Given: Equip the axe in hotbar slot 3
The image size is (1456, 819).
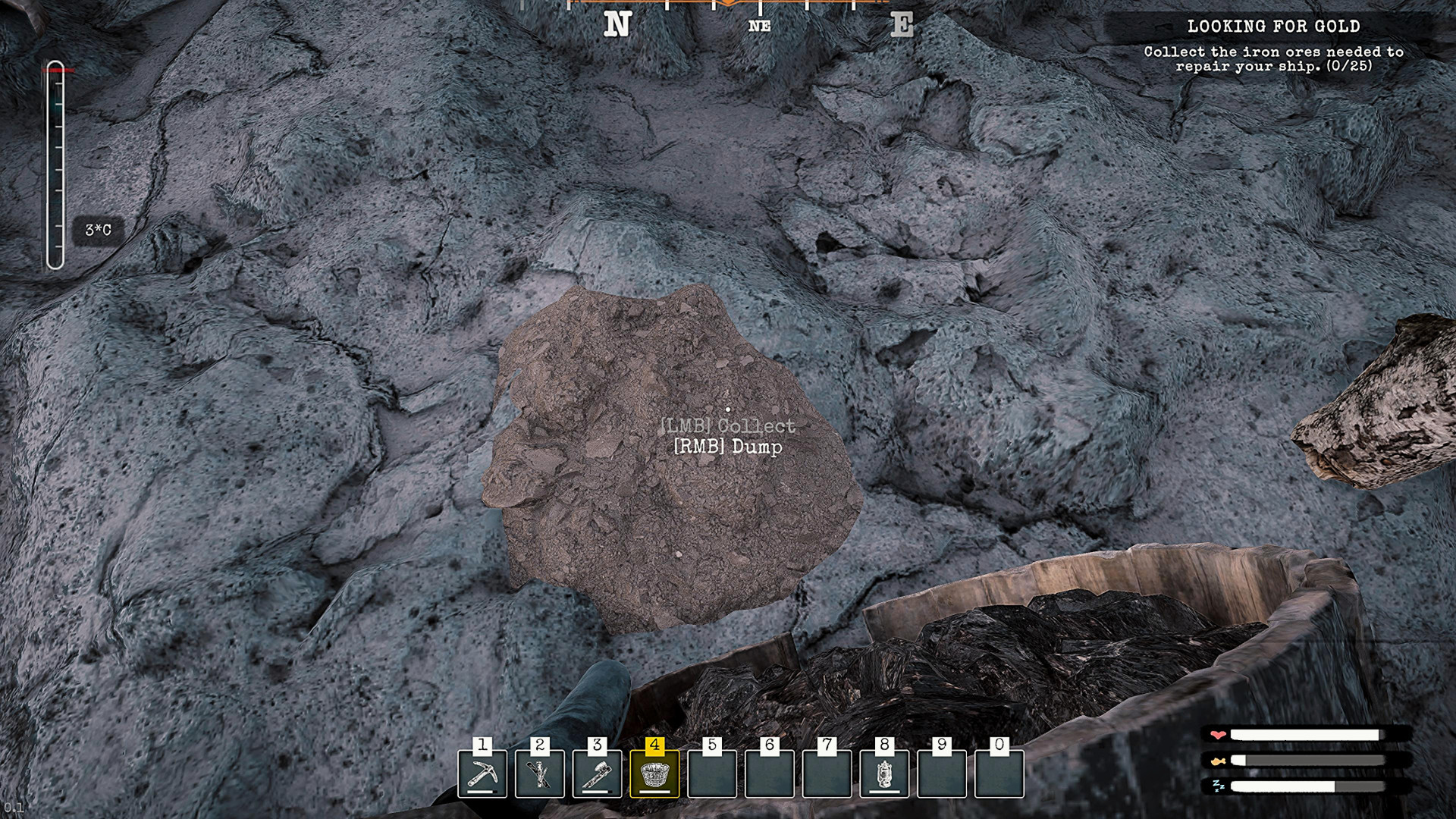Looking at the screenshot, I should click(598, 773).
